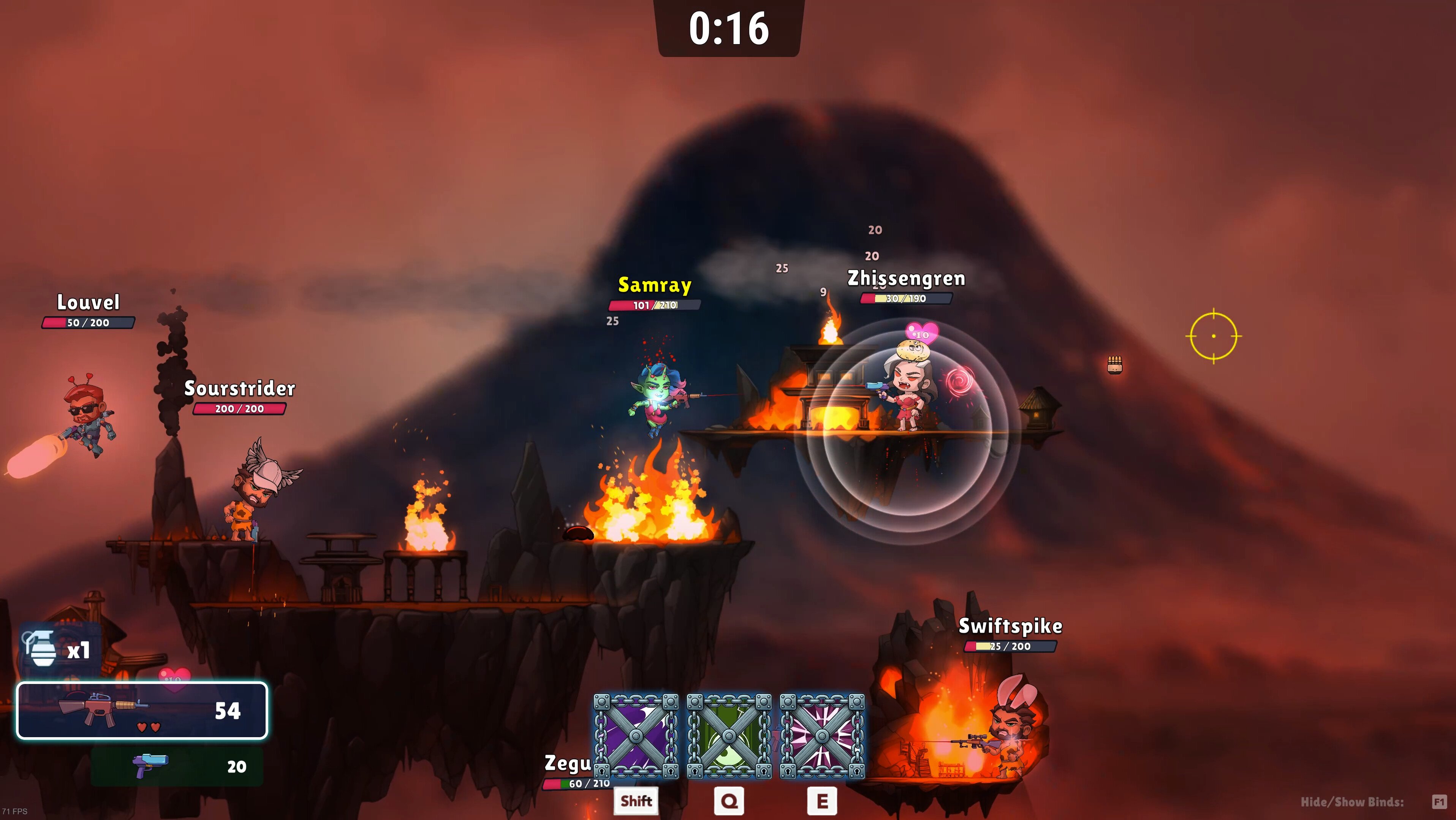The height and width of the screenshot is (820, 1456).
Task: Switch to the blue pistol slot
Action: tap(177, 766)
